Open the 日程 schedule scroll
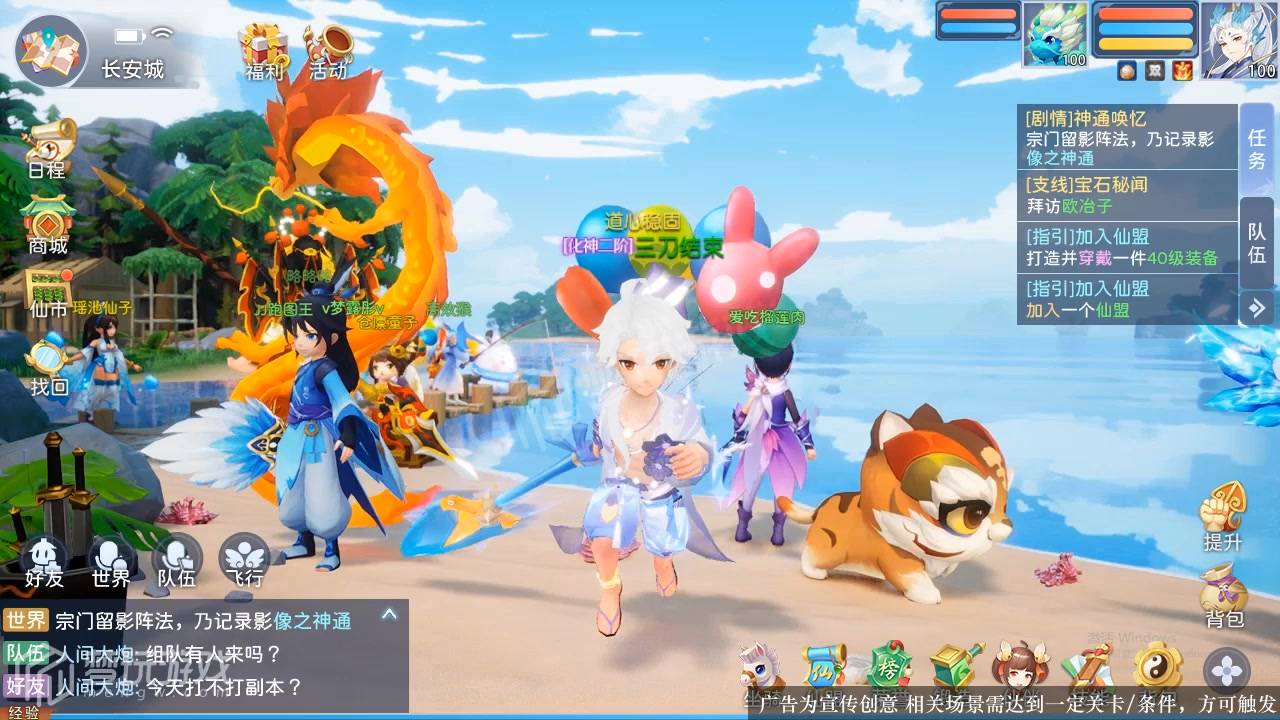The image size is (1280, 720). coord(48,147)
